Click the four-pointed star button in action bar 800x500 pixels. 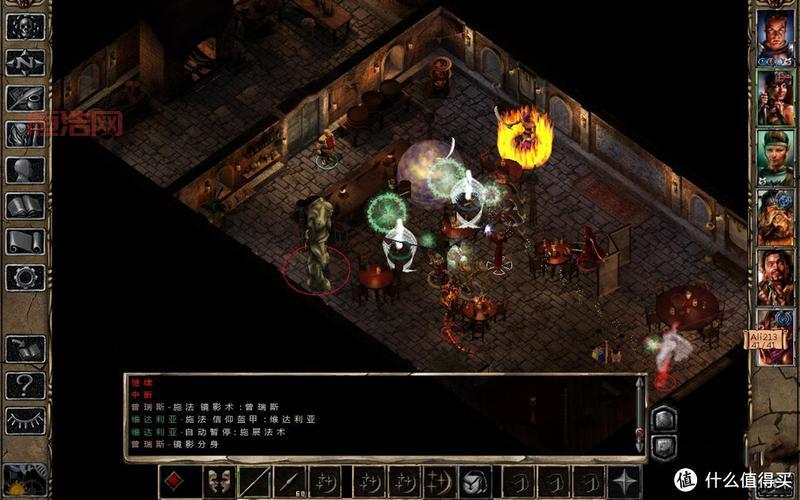(626, 481)
